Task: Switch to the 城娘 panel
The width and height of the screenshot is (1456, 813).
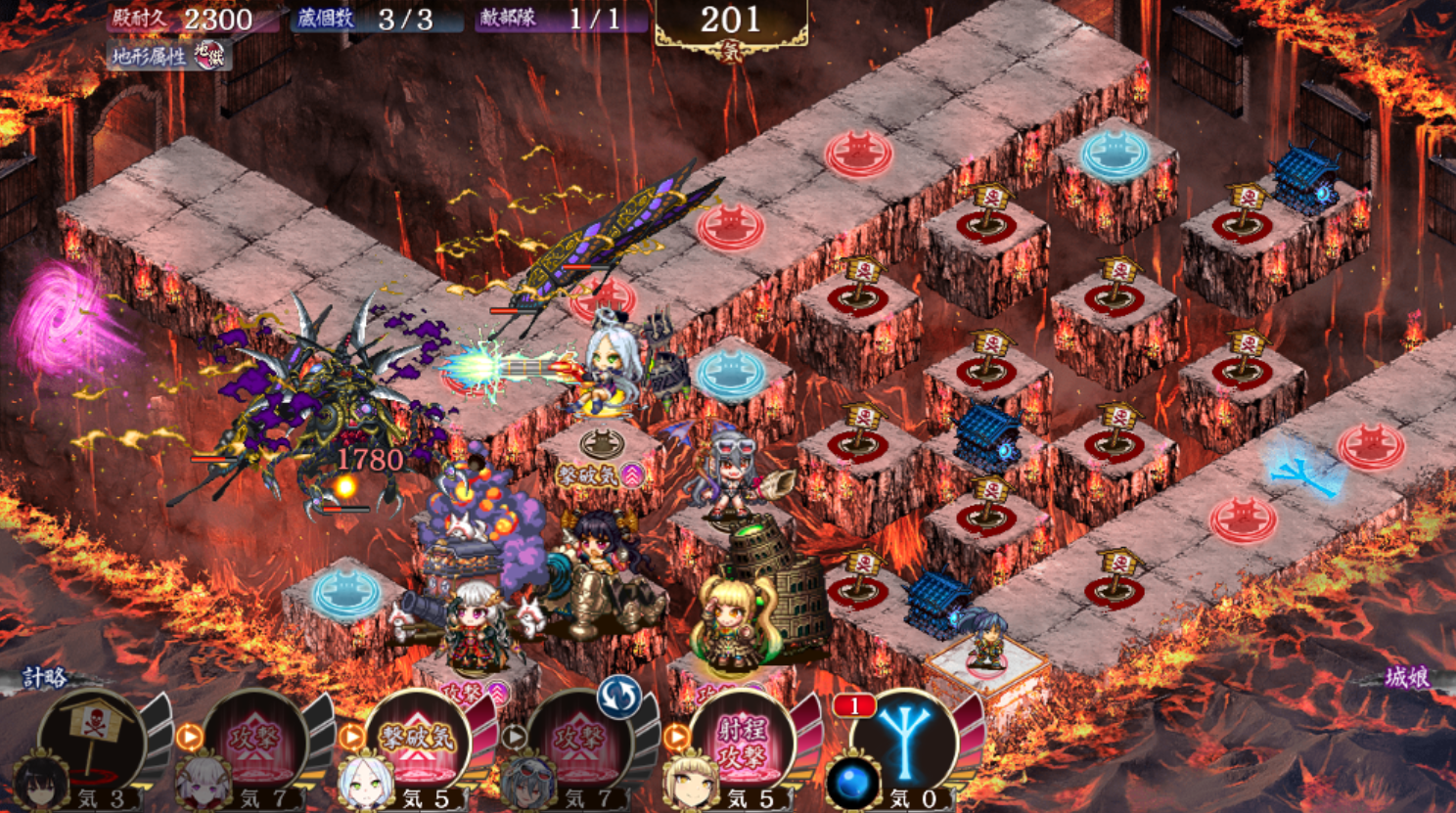Action: point(1406,677)
